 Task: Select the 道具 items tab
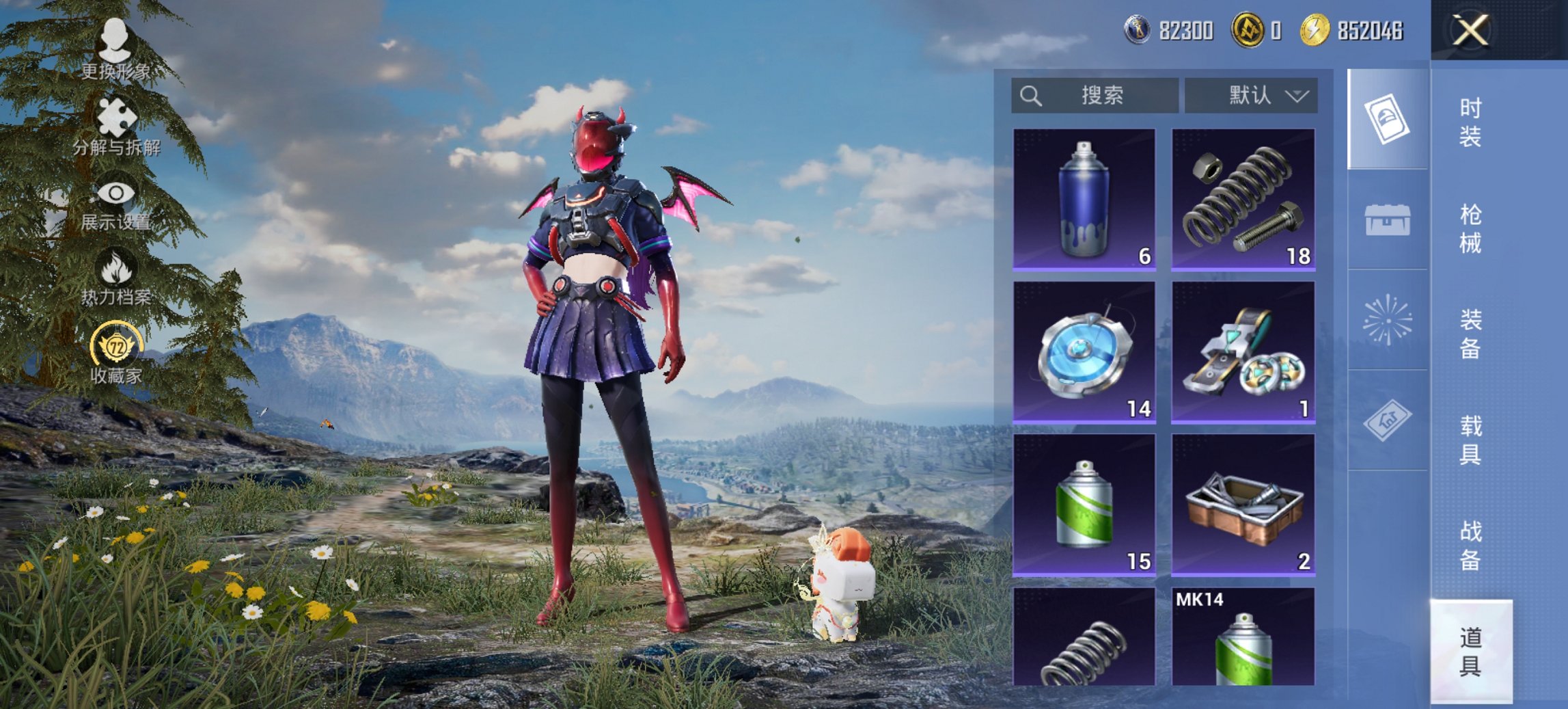pos(1470,651)
